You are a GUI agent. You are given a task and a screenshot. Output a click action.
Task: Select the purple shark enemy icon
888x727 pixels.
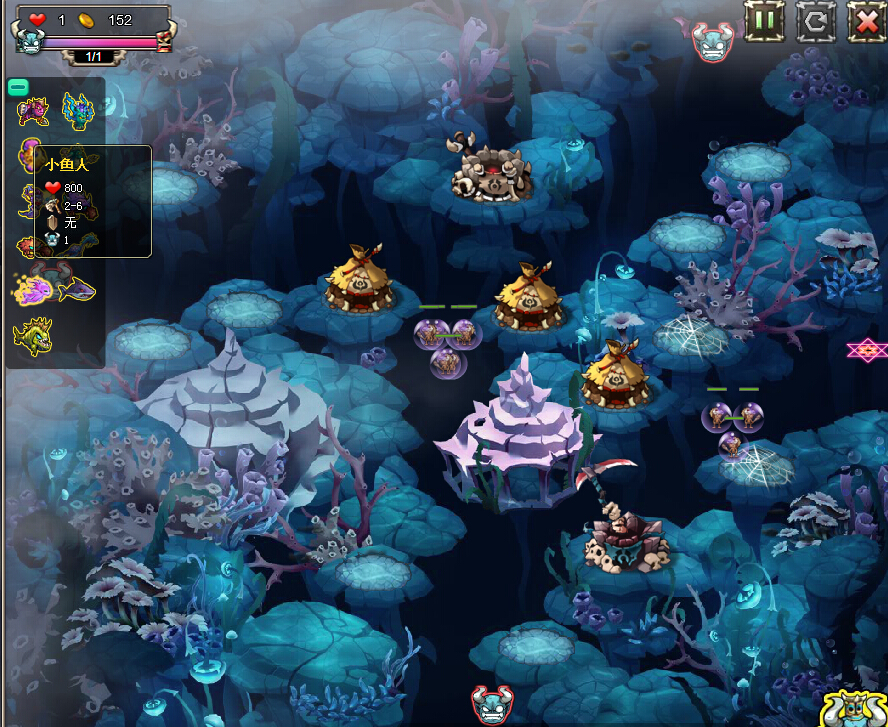click(77, 290)
